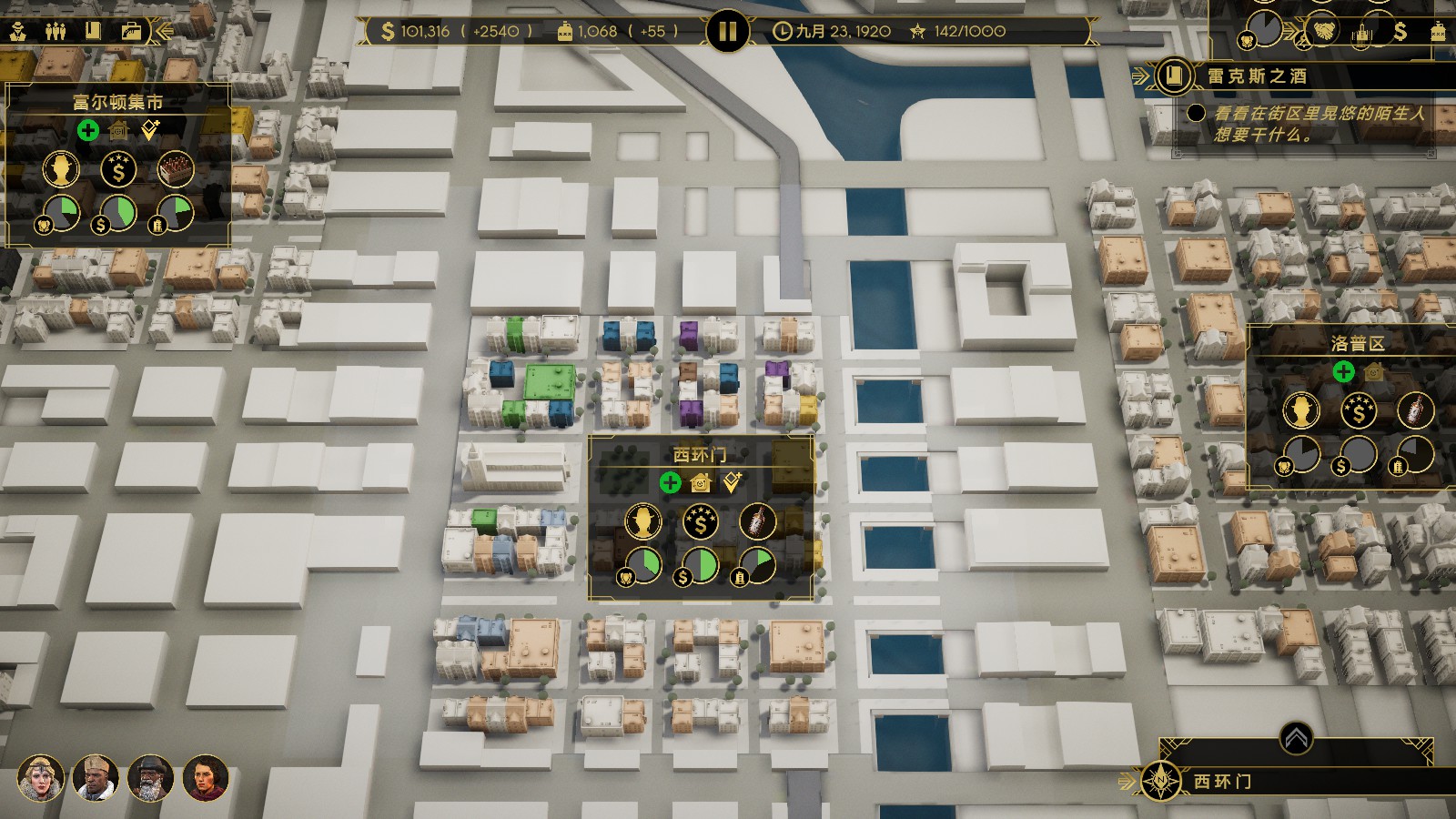This screenshot has width=1456, height=819.
Task: Select the bottle icon in 洛普区 panel
Action: [x=1415, y=410]
